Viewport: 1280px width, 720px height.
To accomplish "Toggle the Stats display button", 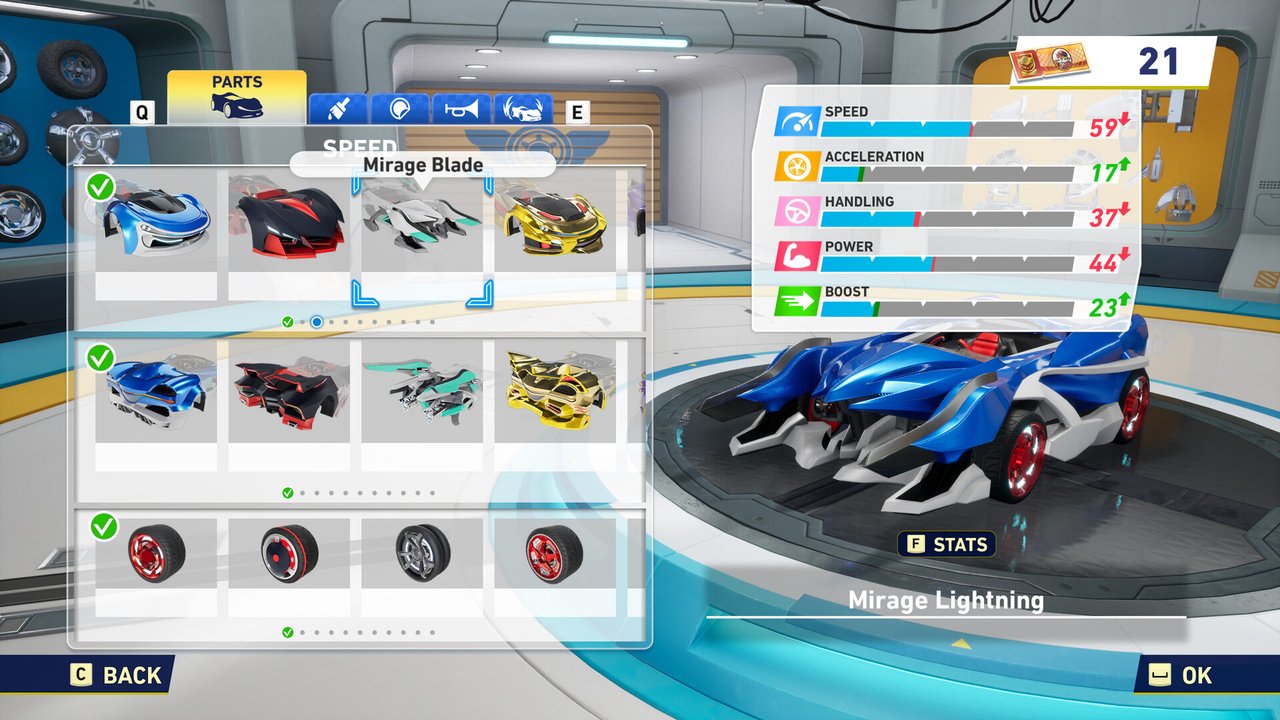I will [947, 545].
